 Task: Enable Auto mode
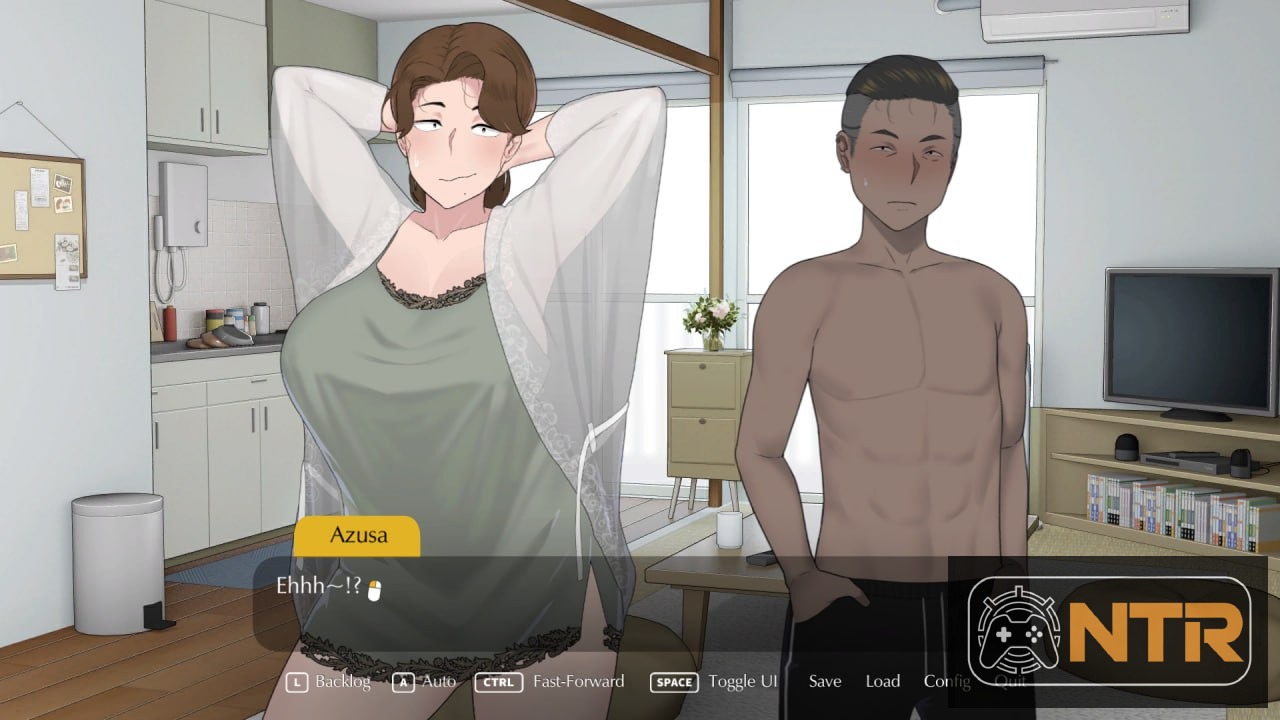[437, 682]
